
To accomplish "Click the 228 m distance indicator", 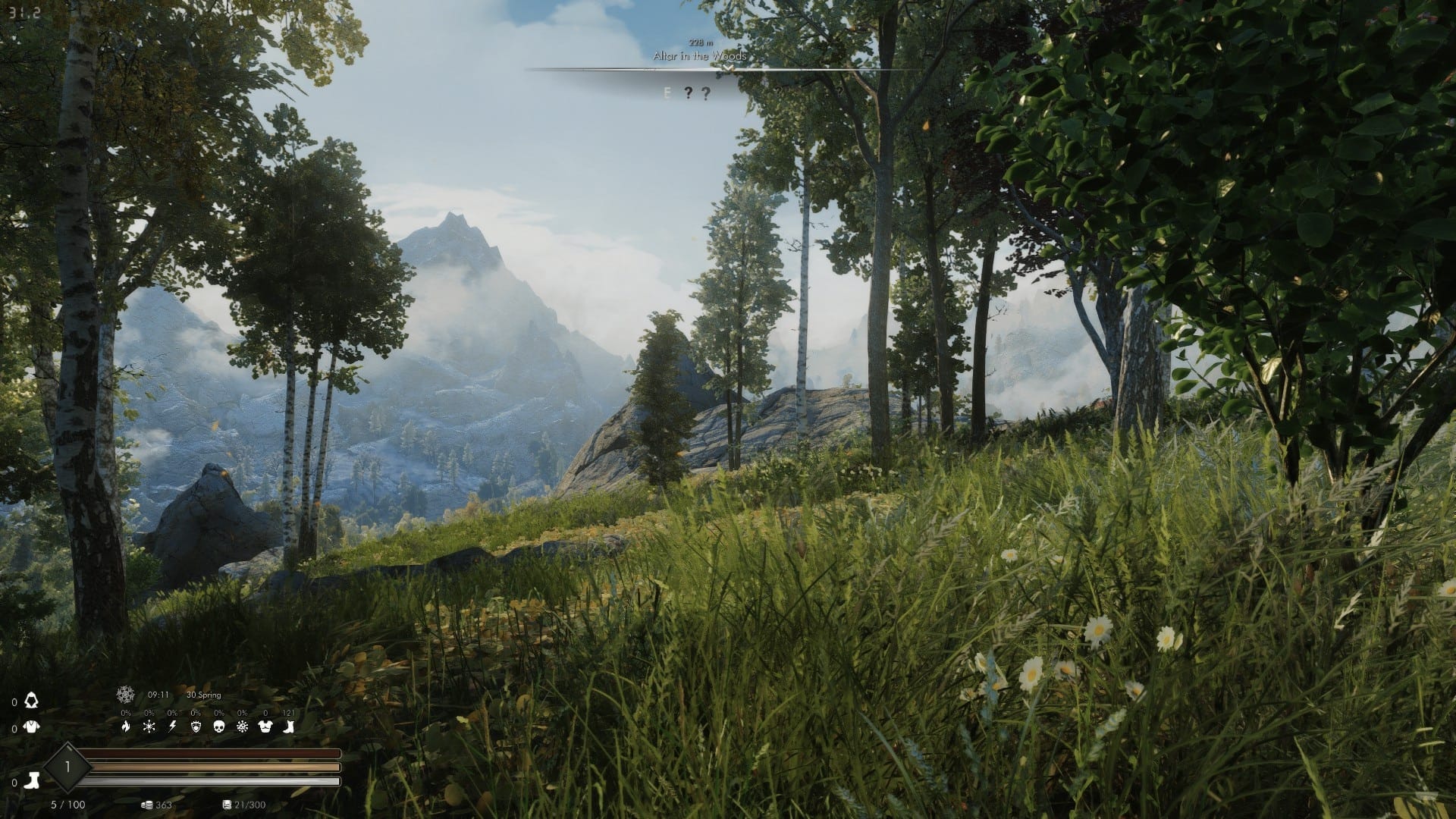I will tap(701, 43).
